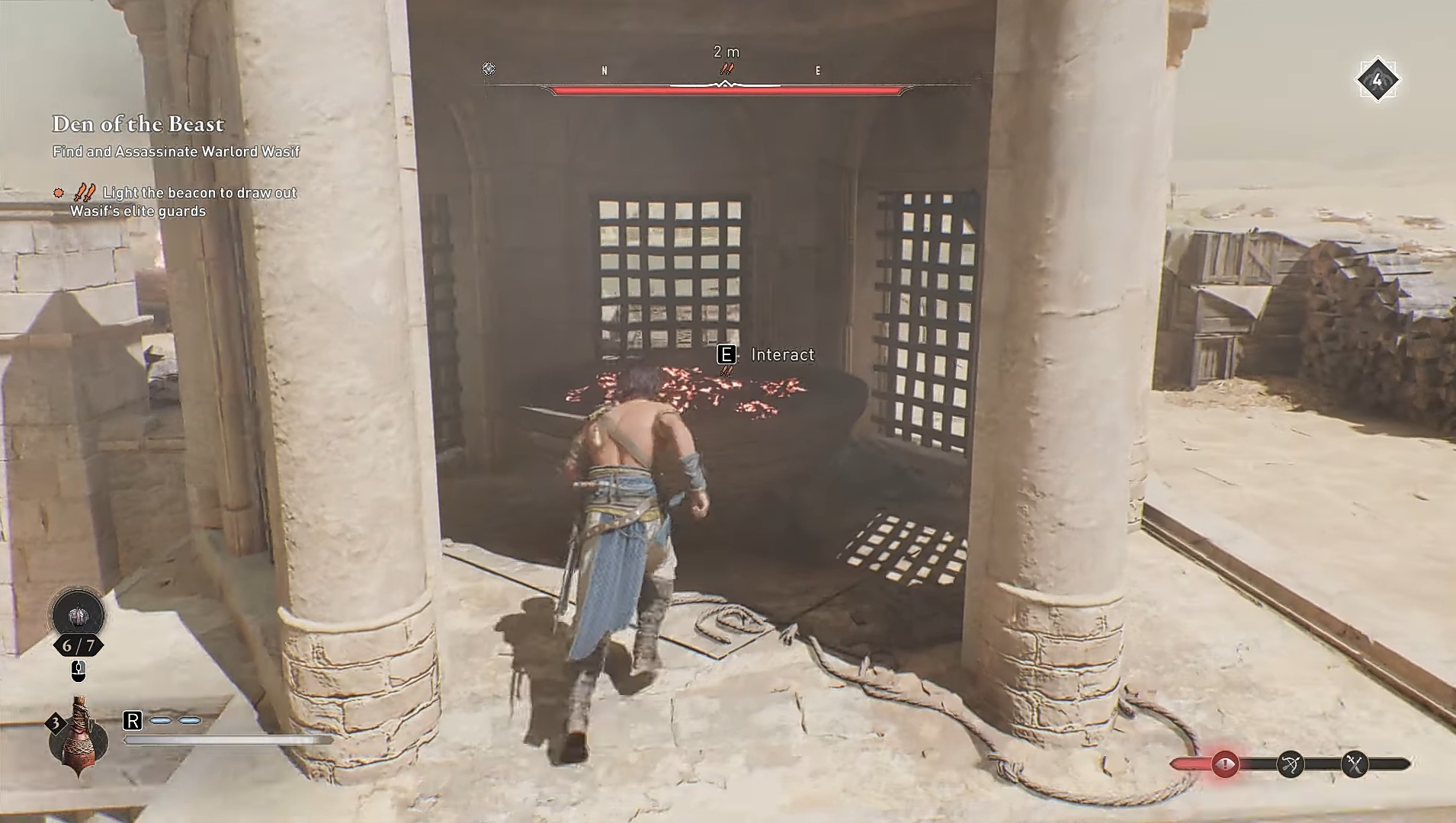Screen dimensions: 1456x823
Task: Click the level 4 diamond badge
Action: pyautogui.click(x=1378, y=78)
